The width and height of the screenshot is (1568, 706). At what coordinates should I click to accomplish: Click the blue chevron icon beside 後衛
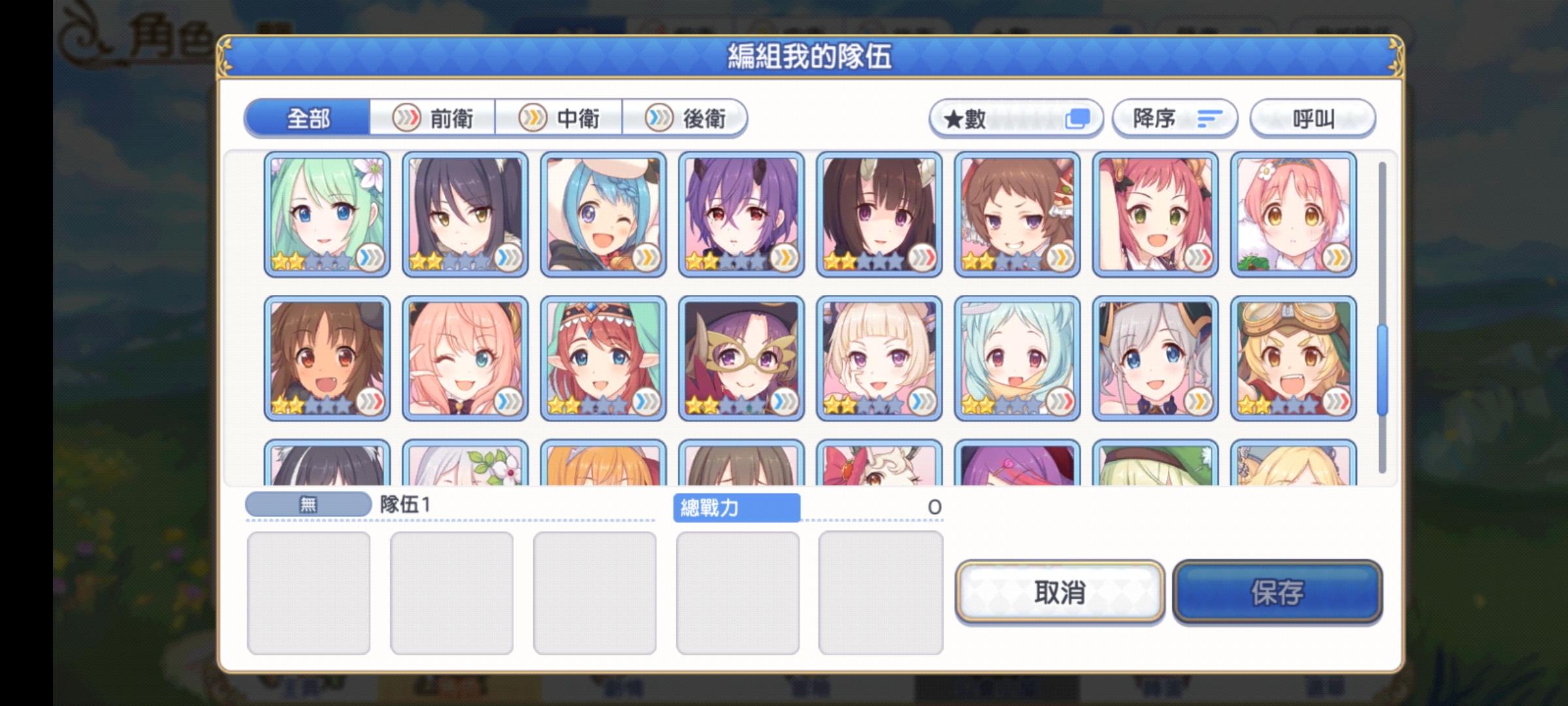click(660, 118)
